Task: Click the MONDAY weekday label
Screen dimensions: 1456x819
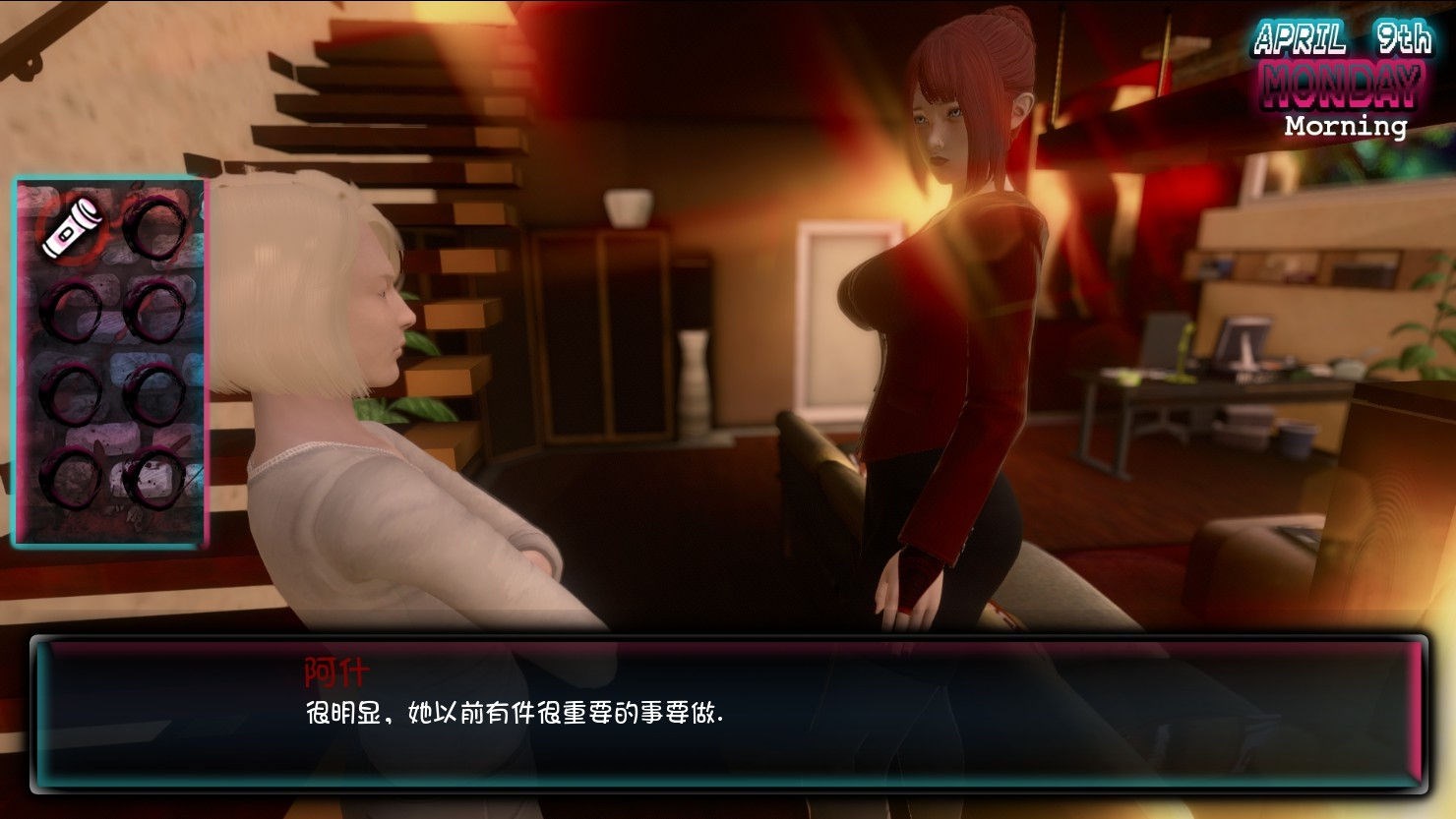Action: click(1340, 83)
